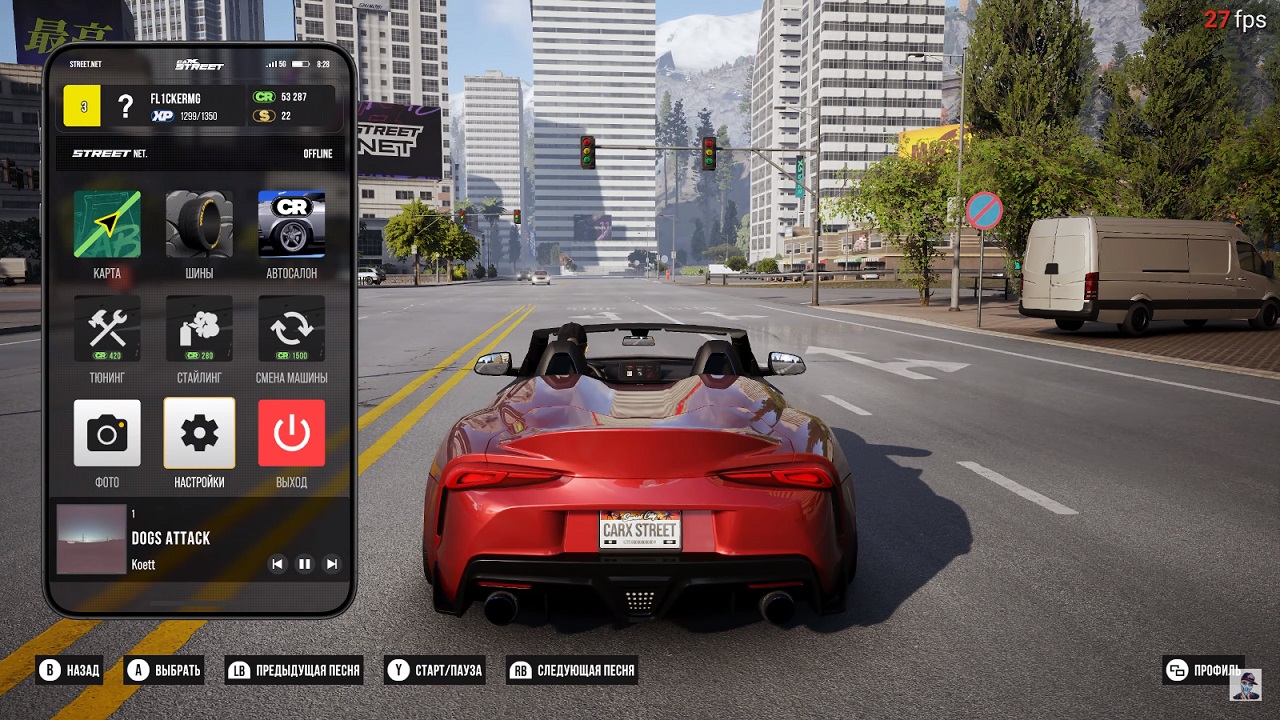This screenshot has height=720, width=1280.
Task: Open the Карта map app
Action: [107, 224]
